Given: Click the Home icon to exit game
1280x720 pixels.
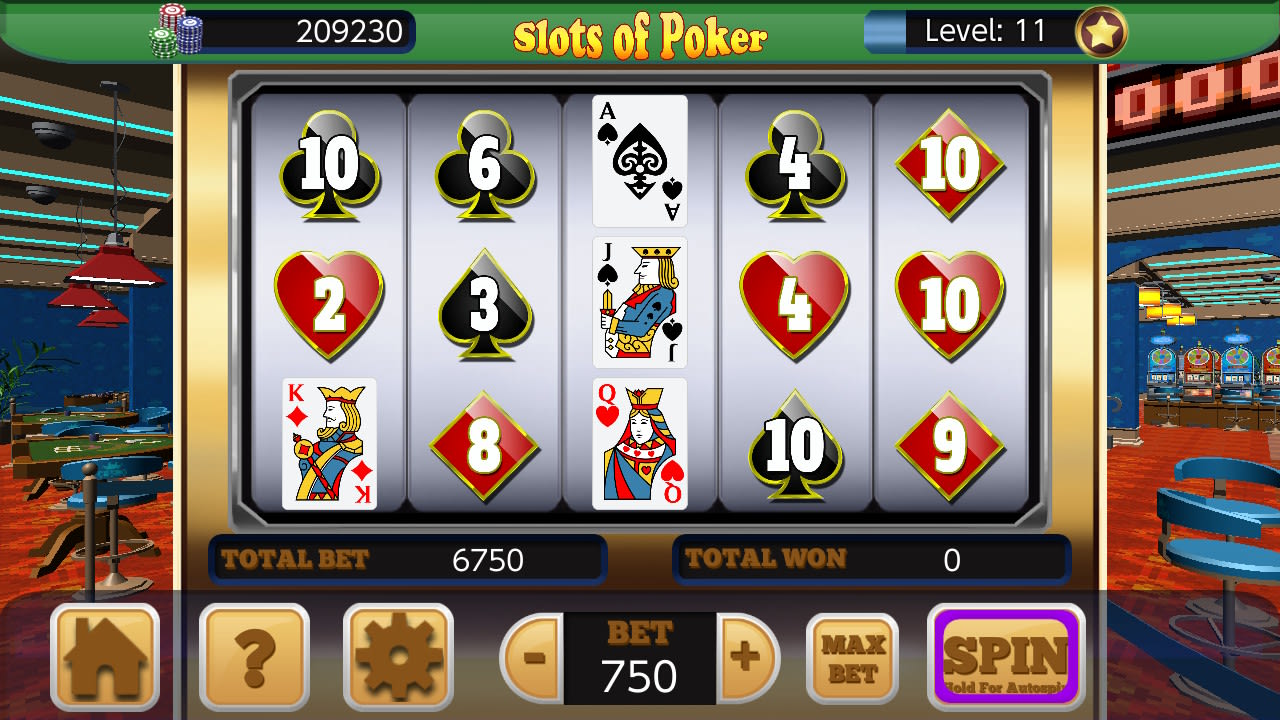Looking at the screenshot, I should click(105, 658).
